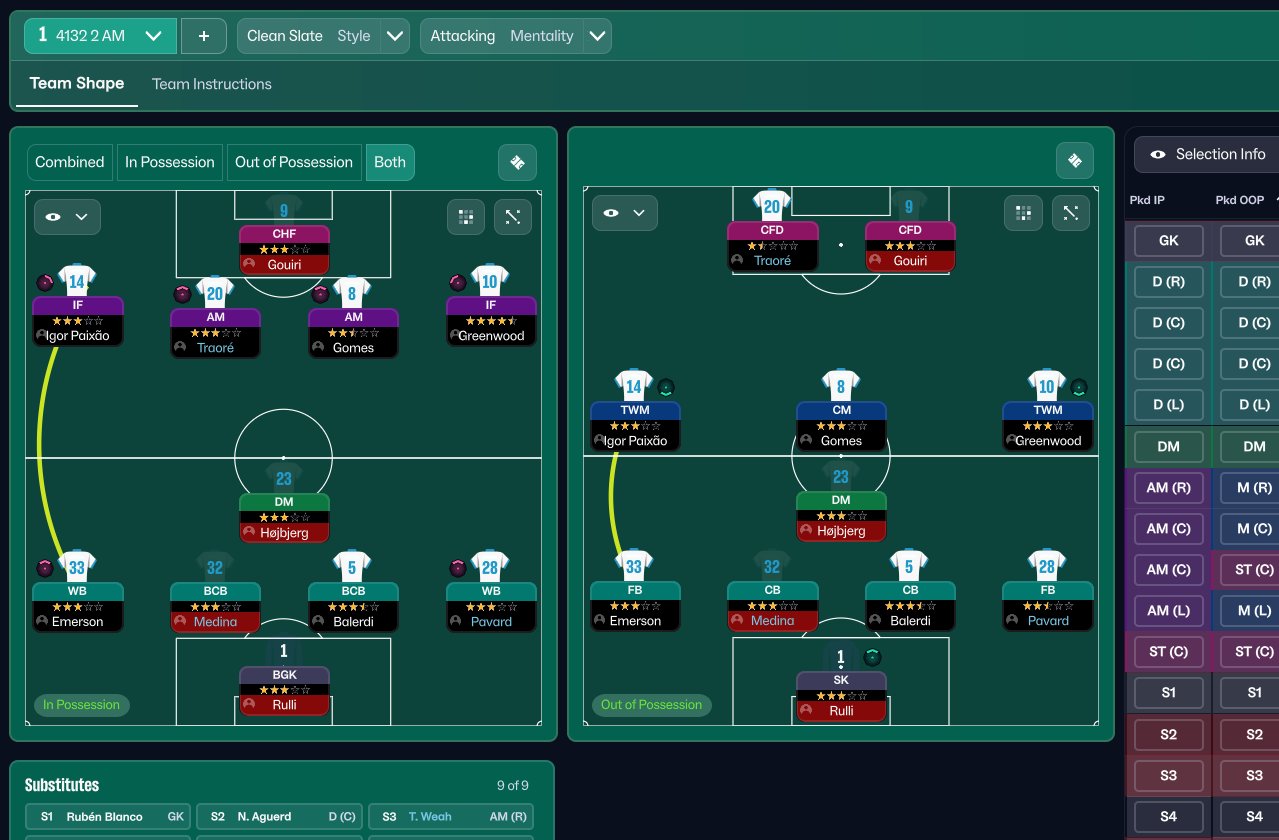This screenshot has height=840, width=1279.
Task: Select Rulli's SK card out of possession
Action: (x=841, y=695)
